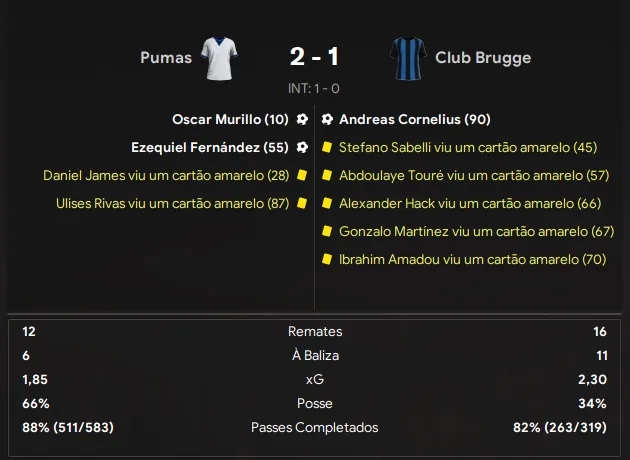Open Alexander Hack yellow card event
Image resolution: width=630 pixels, height=460 pixels.
tap(469, 203)
